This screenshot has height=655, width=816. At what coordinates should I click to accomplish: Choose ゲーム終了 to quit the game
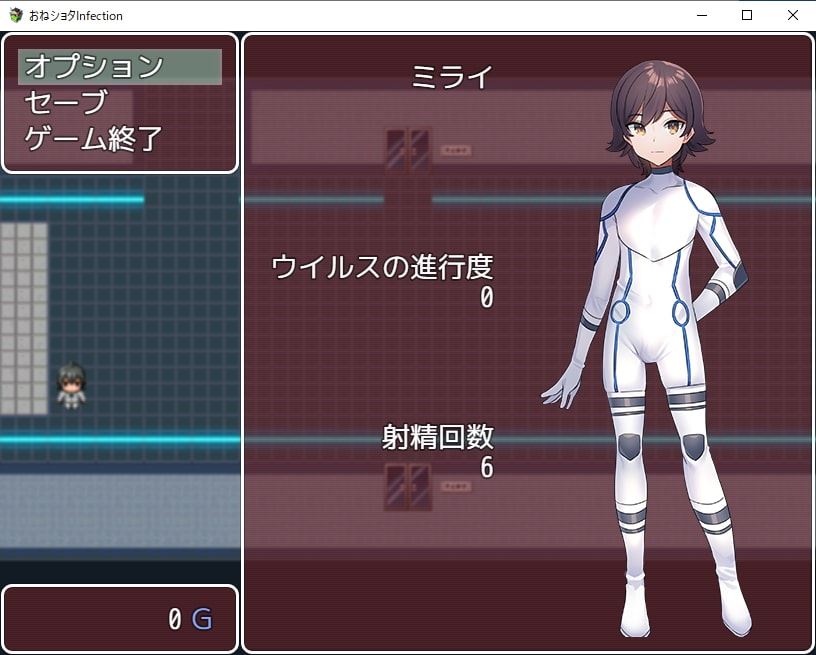click(93, 138)
